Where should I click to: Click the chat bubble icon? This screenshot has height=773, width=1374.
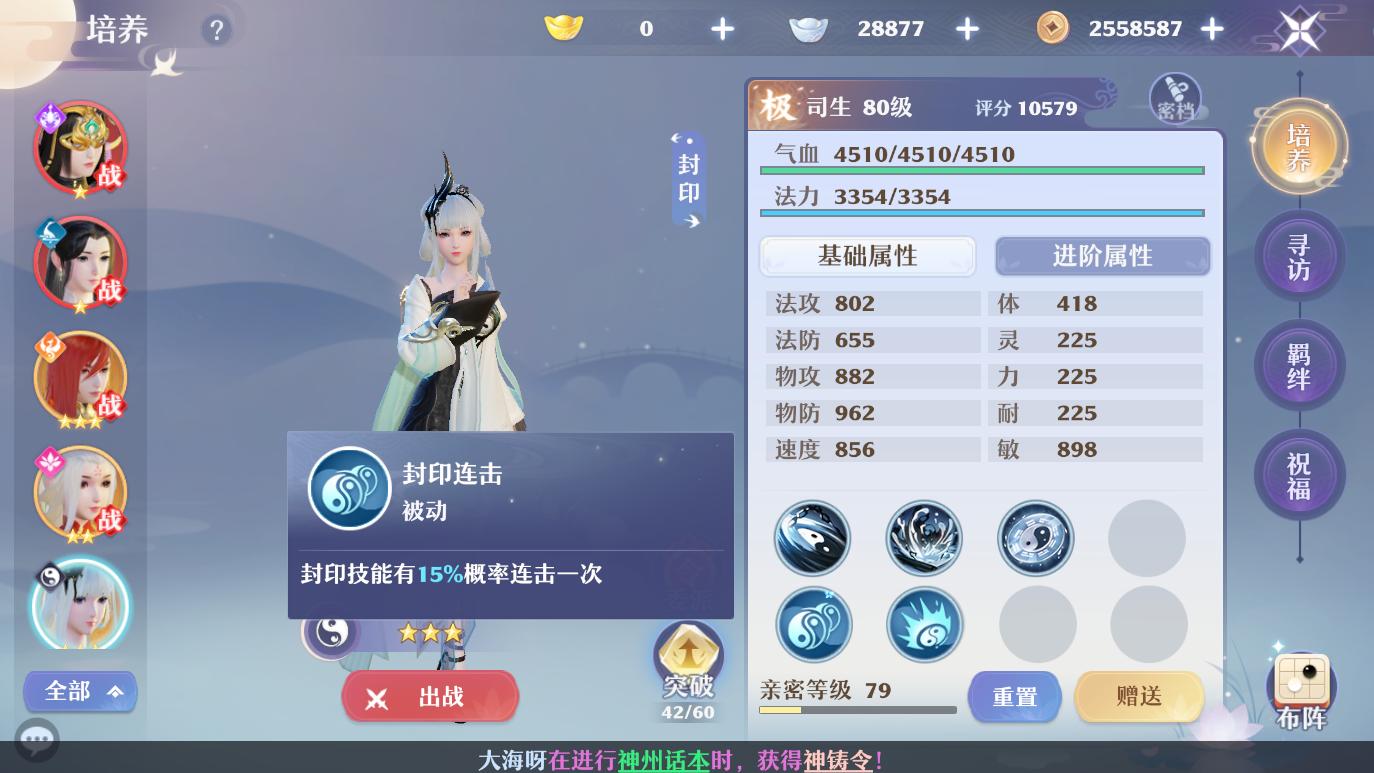pos(37,740)
